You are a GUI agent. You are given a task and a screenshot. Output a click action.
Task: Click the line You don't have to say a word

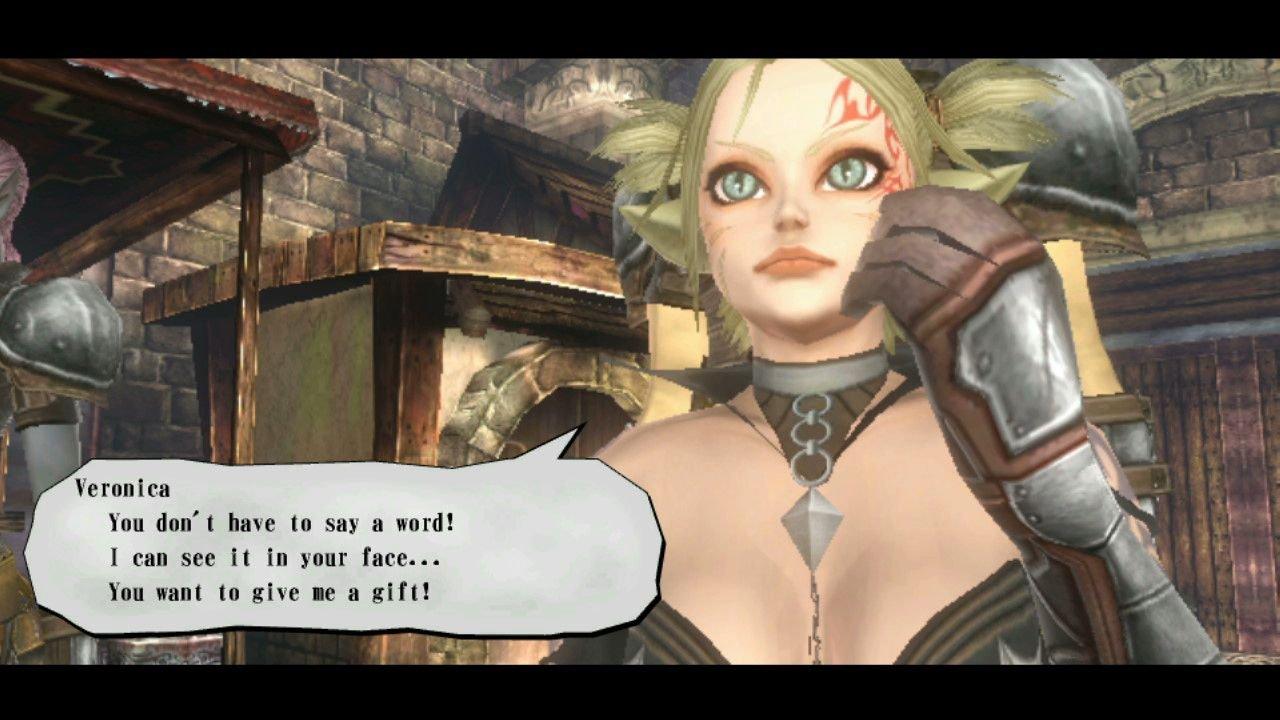[280, 522]
